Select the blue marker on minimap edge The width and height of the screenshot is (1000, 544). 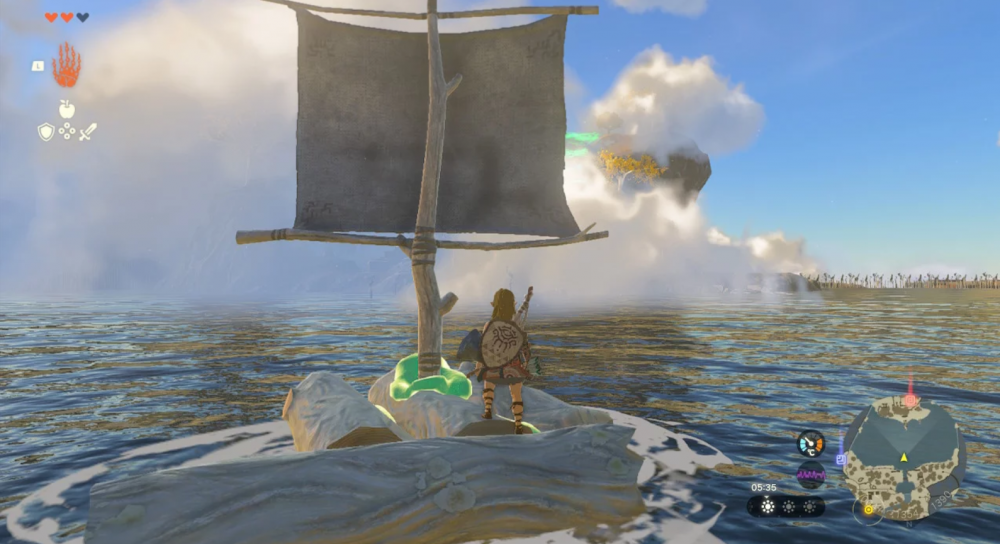[841, 459]
